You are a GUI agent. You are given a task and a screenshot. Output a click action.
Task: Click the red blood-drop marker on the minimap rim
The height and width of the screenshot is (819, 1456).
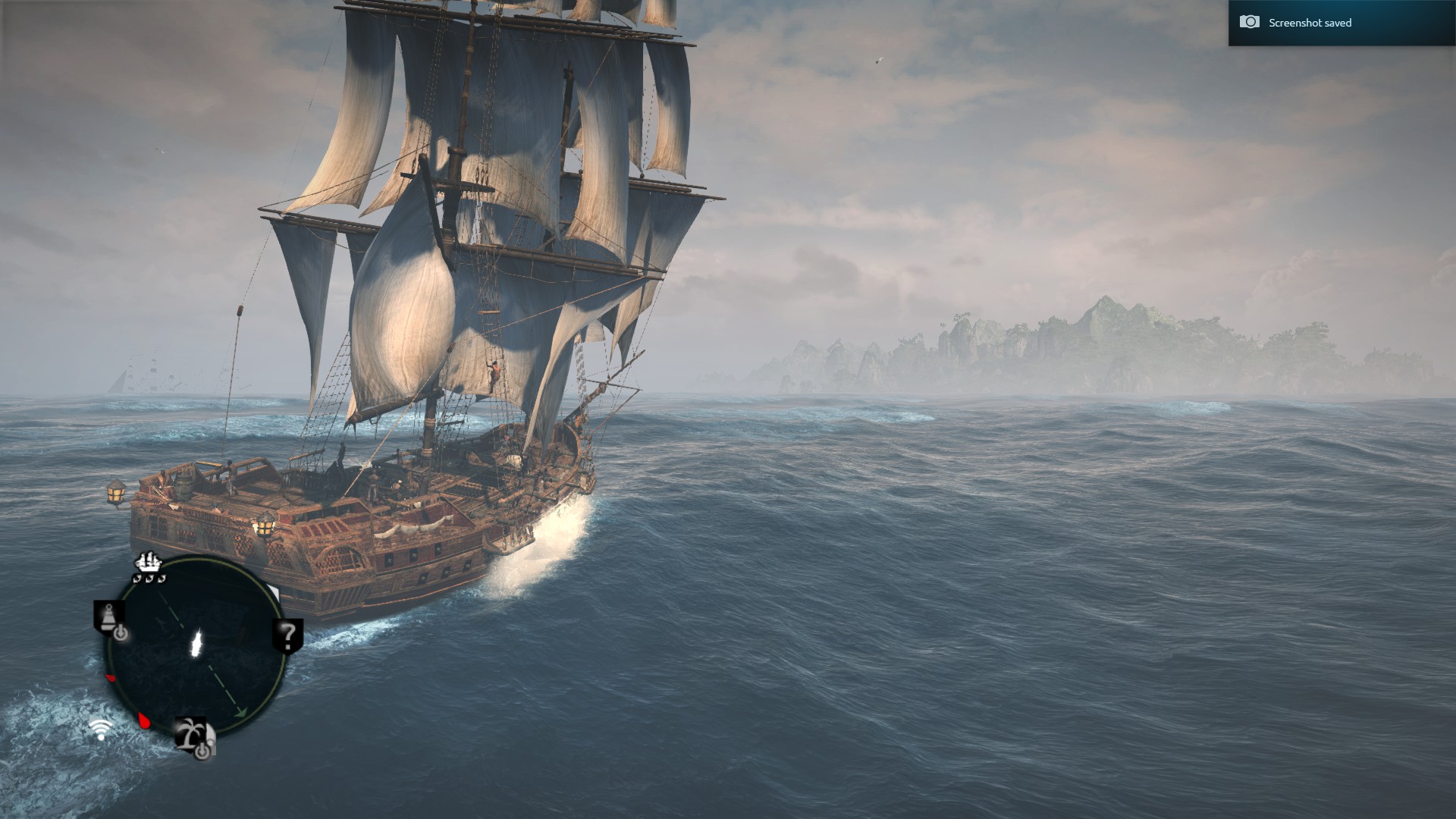coord(144,720)
